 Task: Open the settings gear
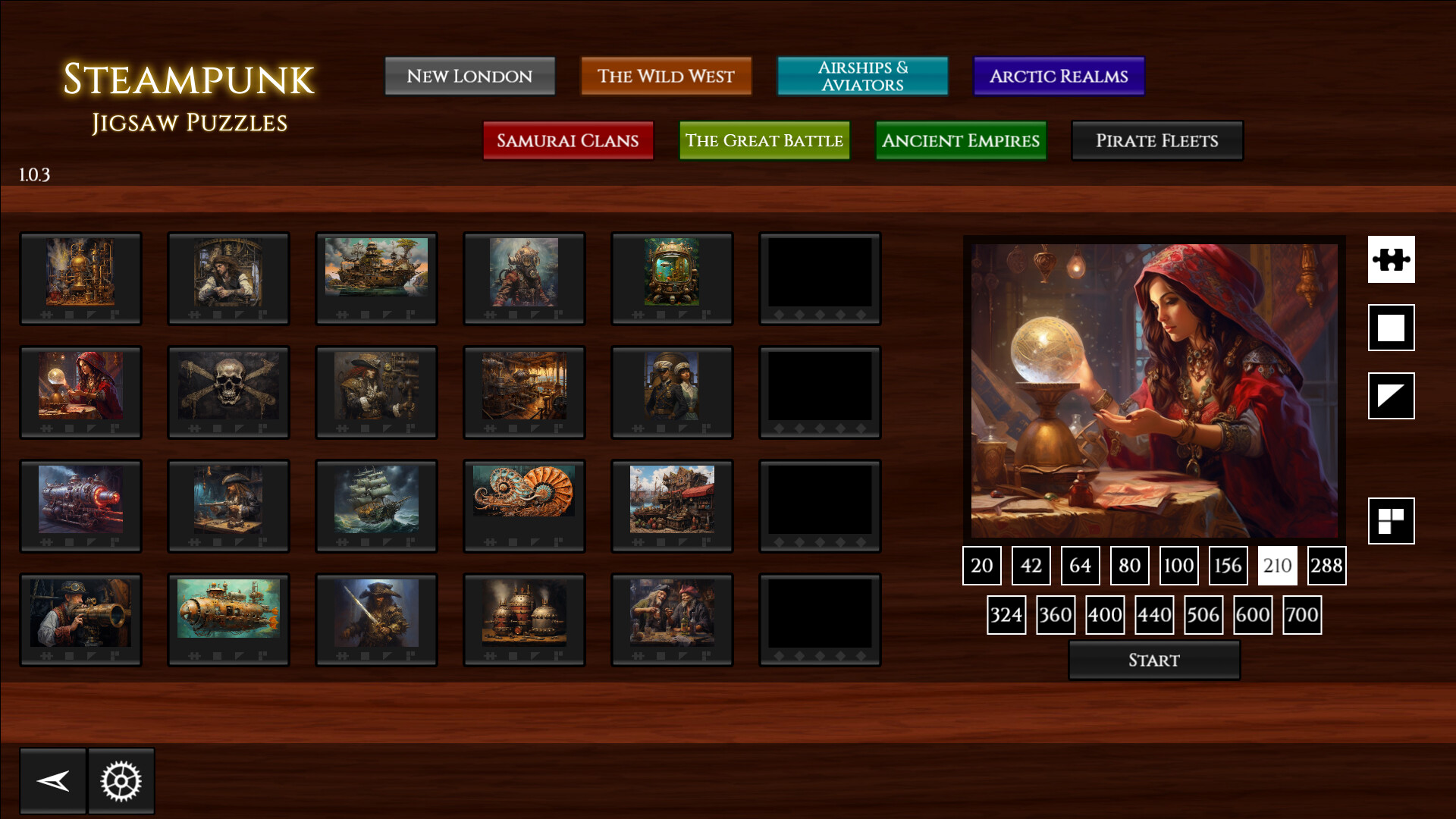point(121,780)
